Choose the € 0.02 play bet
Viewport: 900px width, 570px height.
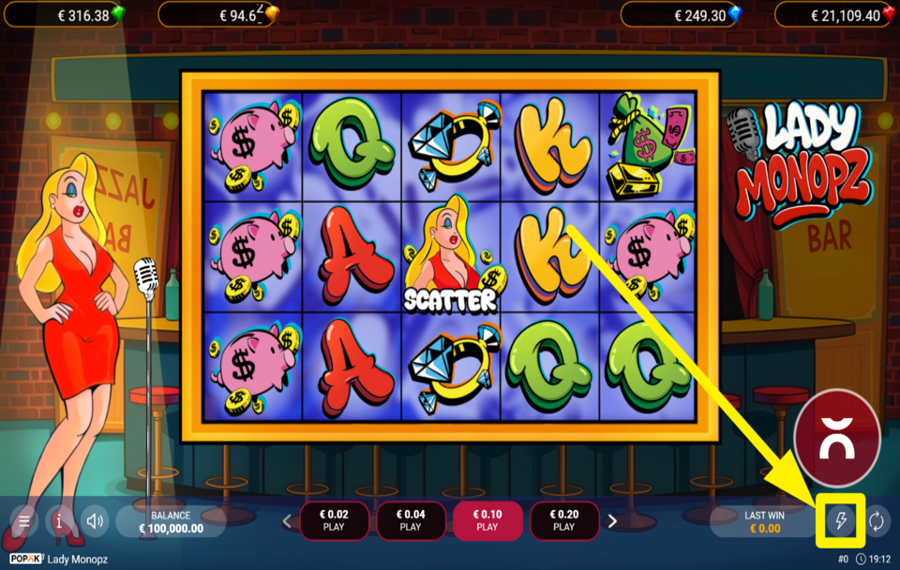pyautogui.click(x=334, y=521)
